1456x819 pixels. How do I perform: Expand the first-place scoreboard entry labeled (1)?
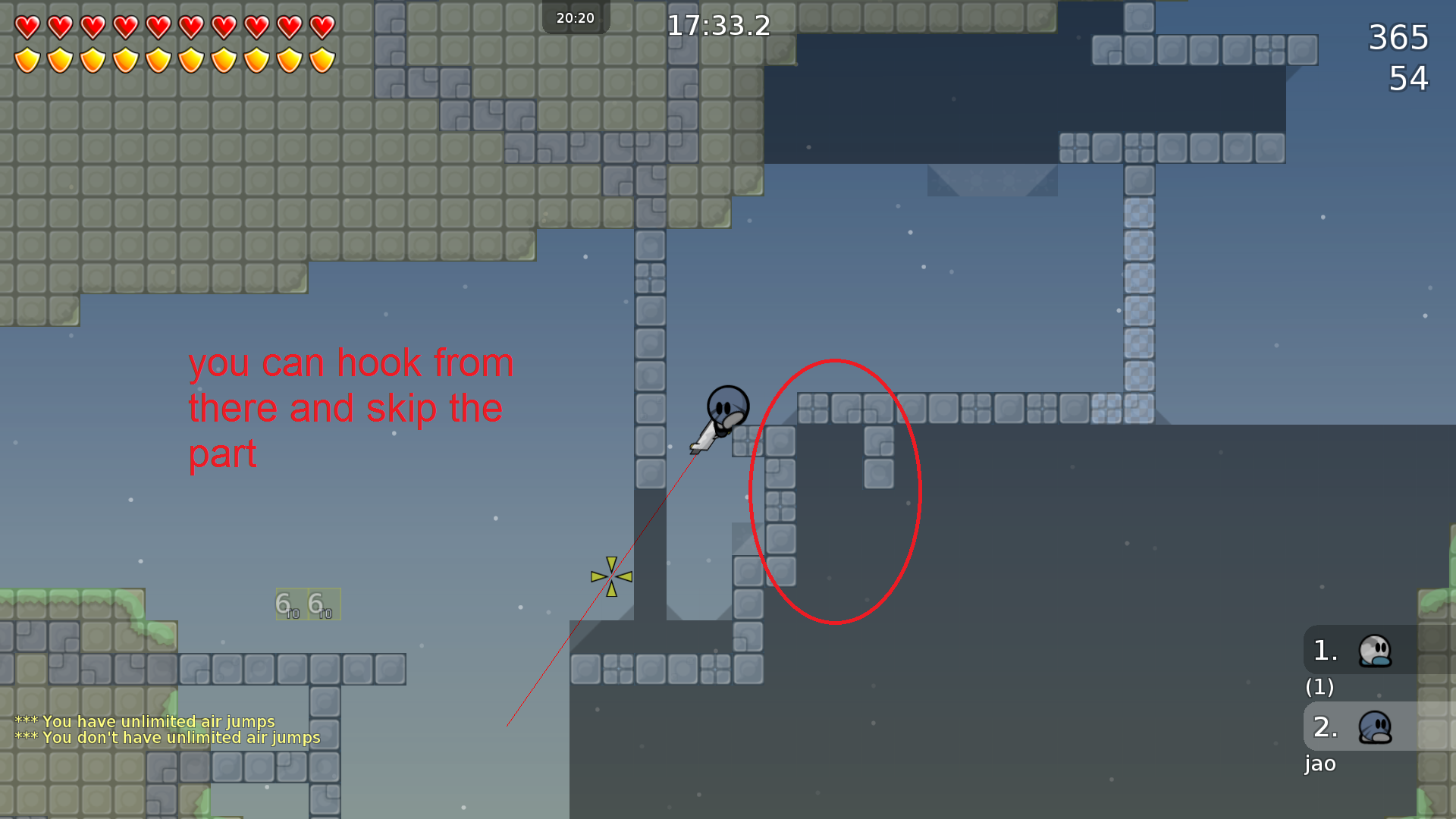click(1321, 688)
